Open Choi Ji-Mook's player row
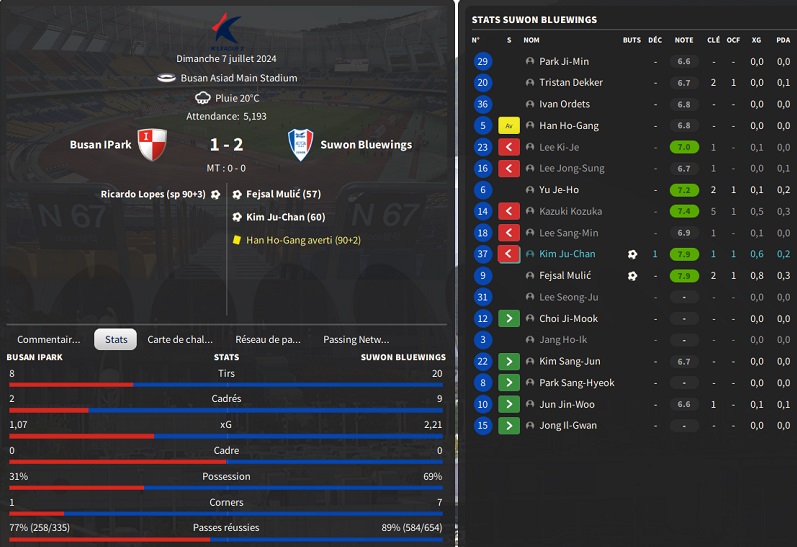797x547 pixels. click(x=568, y=318)
